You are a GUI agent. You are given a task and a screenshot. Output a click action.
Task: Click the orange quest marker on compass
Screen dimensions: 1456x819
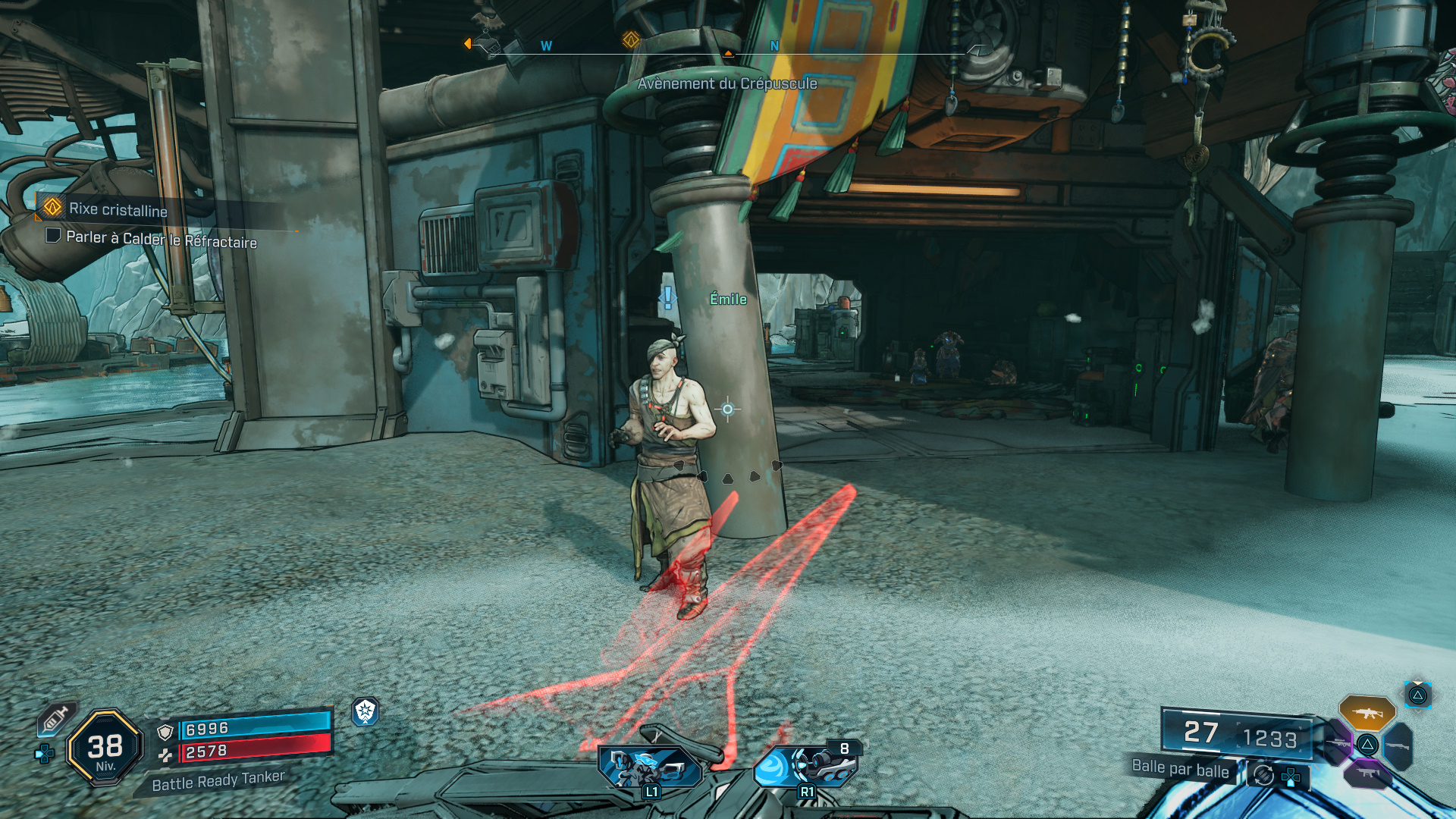[630, 39]
